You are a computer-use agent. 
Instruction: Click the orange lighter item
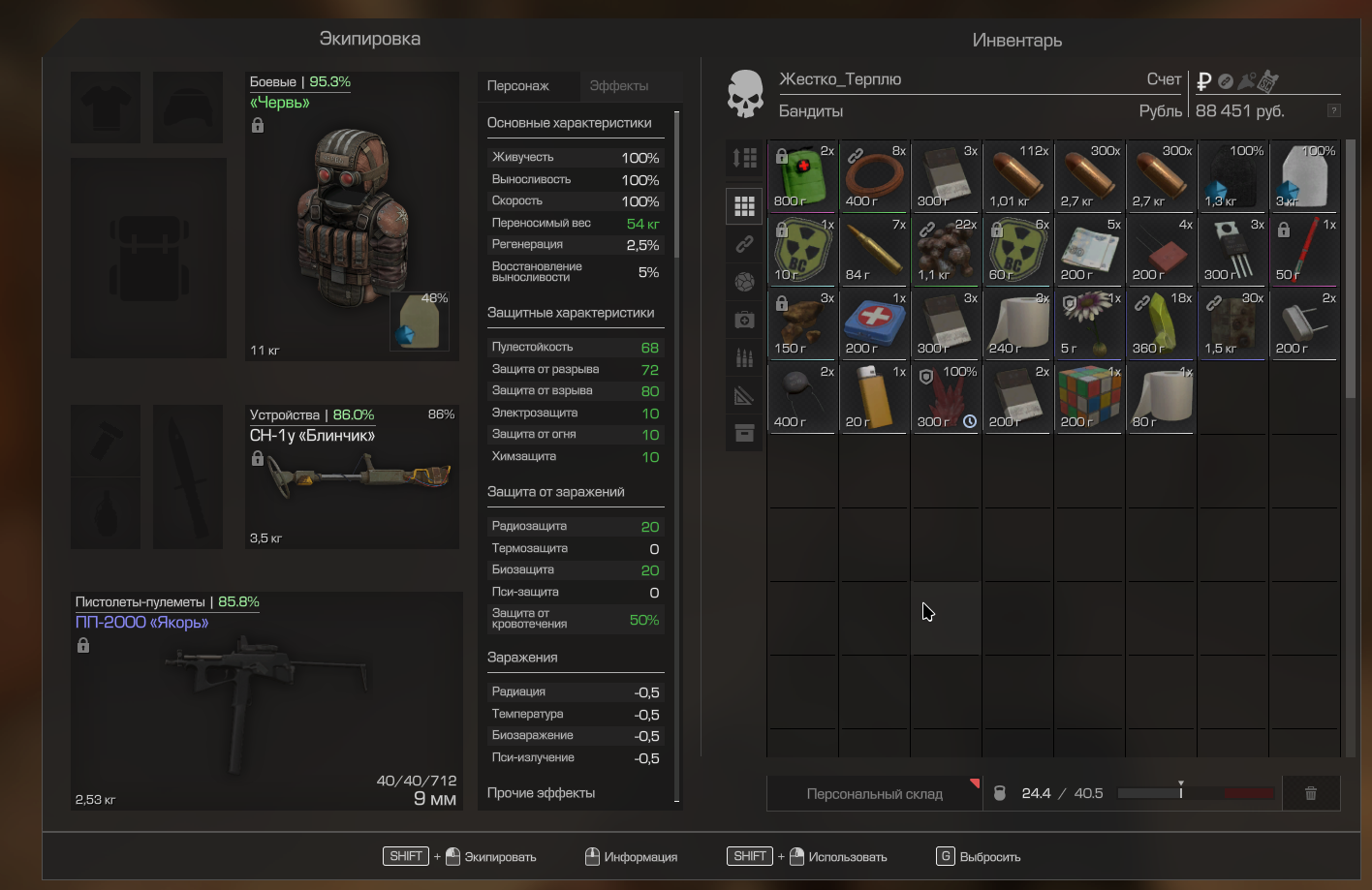coord(874,397)
